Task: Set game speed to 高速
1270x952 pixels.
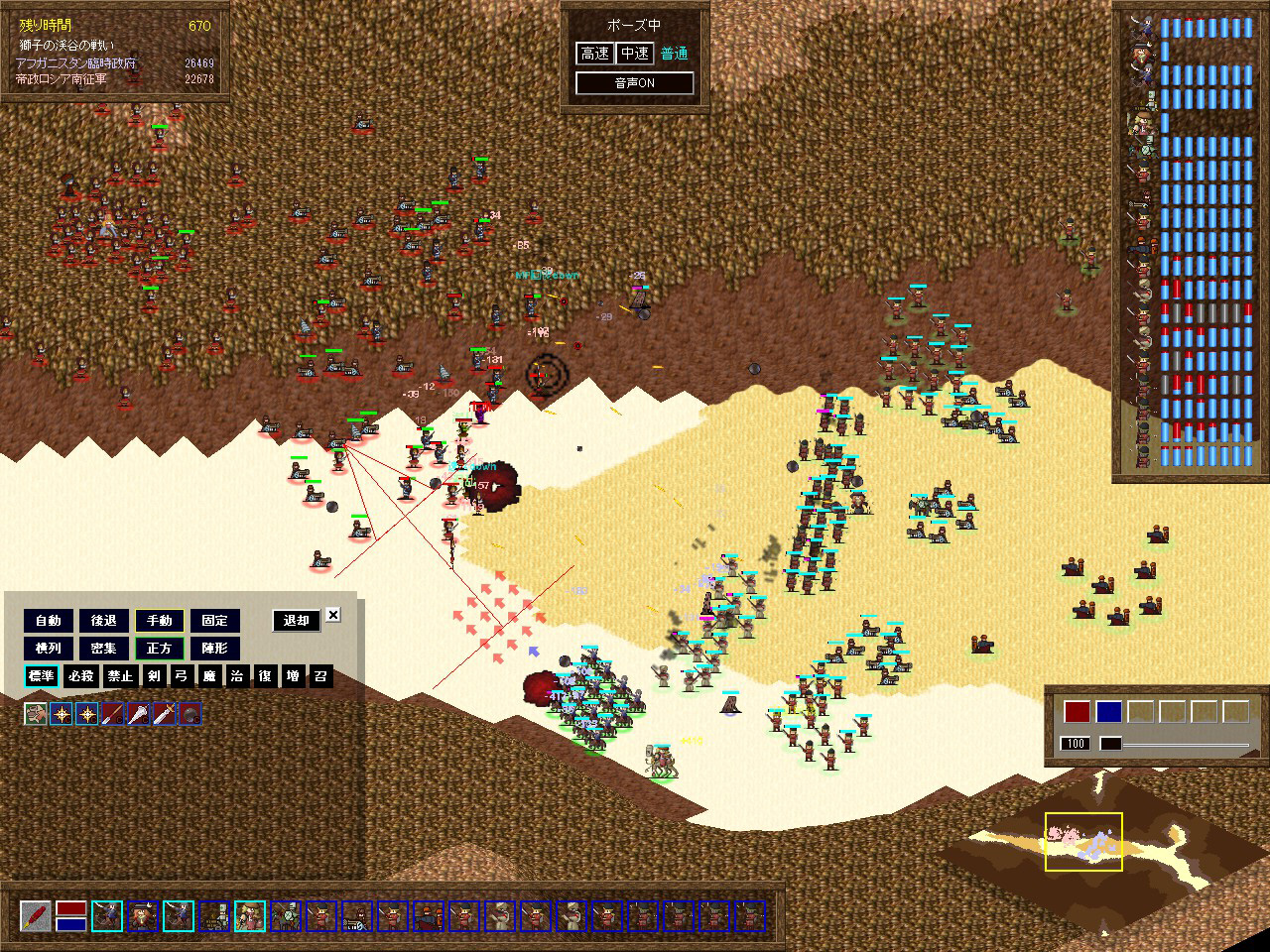Action: coord(595,54)
